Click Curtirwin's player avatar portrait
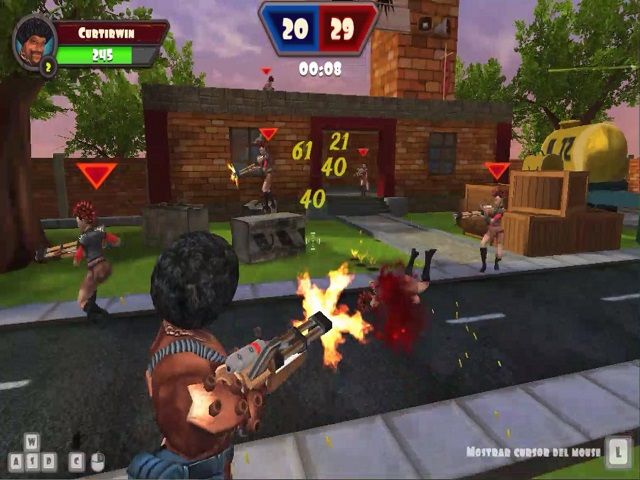 click(x=34, y=40)
